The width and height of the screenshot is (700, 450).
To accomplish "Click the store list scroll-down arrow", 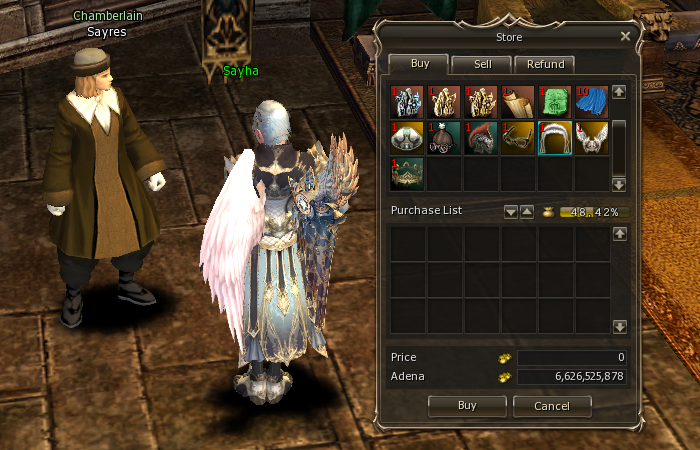I will tap(619, 184).
